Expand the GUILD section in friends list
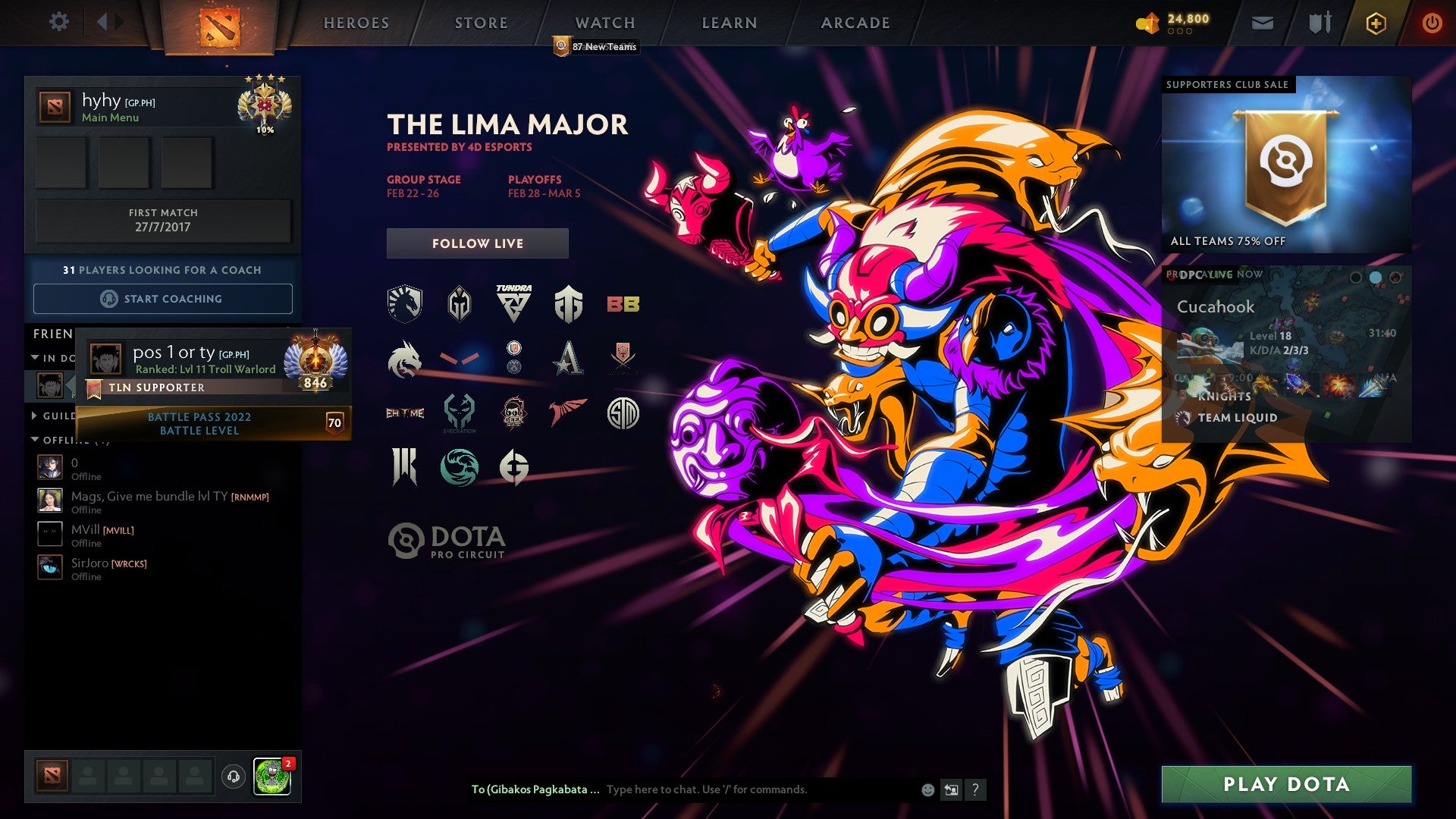1456x819 pixels. pos(33,416)
